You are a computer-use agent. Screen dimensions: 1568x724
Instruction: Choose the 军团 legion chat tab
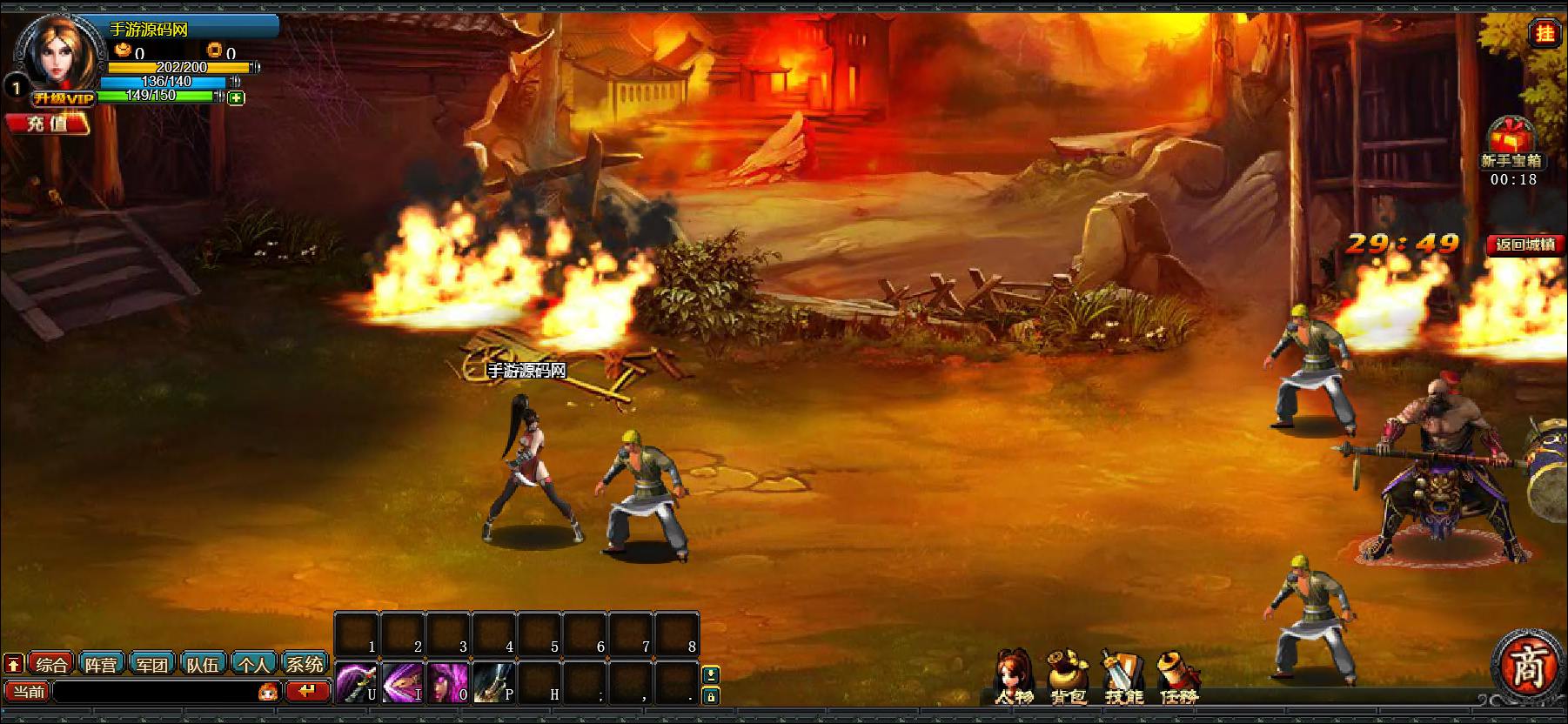pyautogui.click(x=152, y=665)
